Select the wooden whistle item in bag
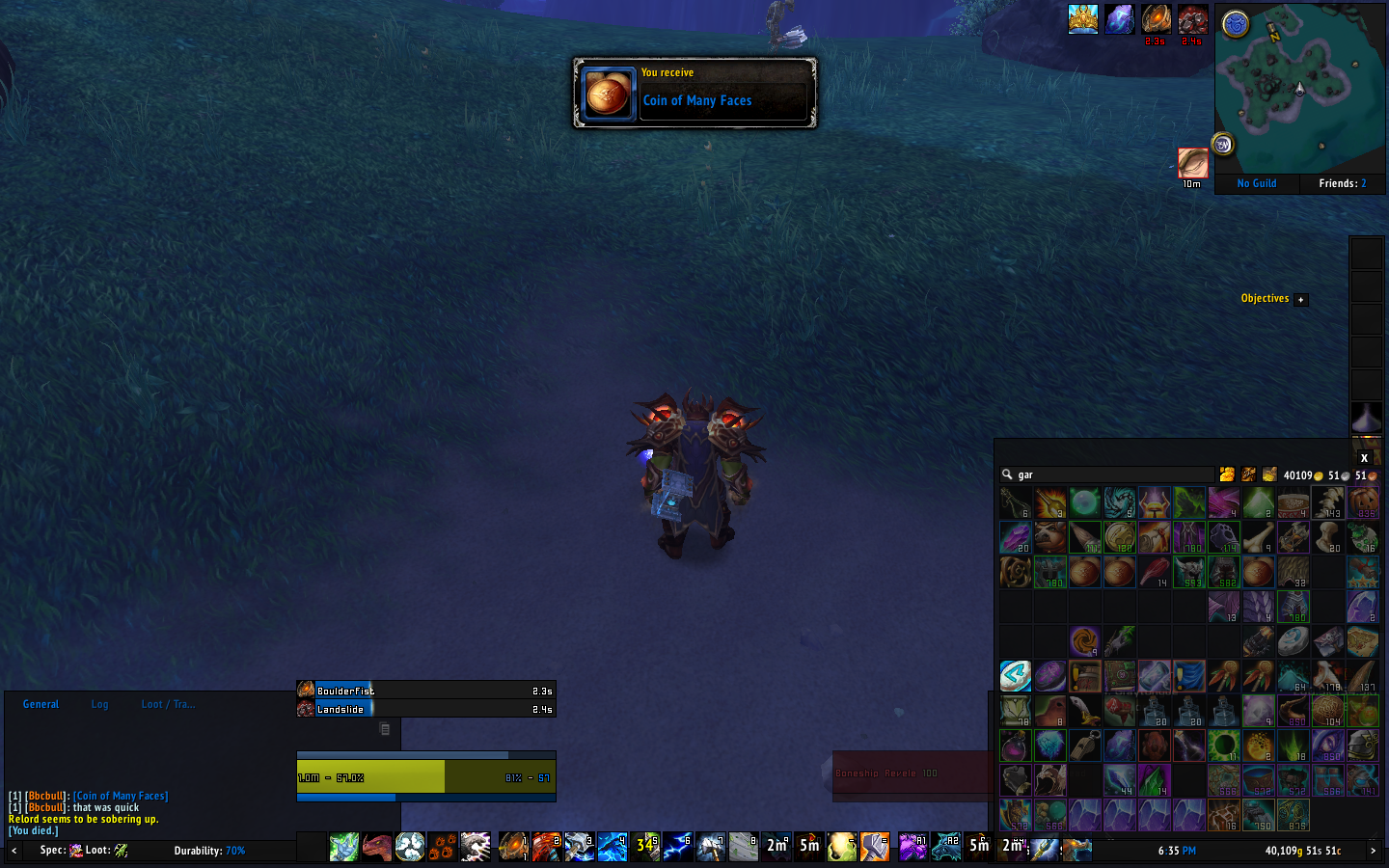 coord(1085,746)
